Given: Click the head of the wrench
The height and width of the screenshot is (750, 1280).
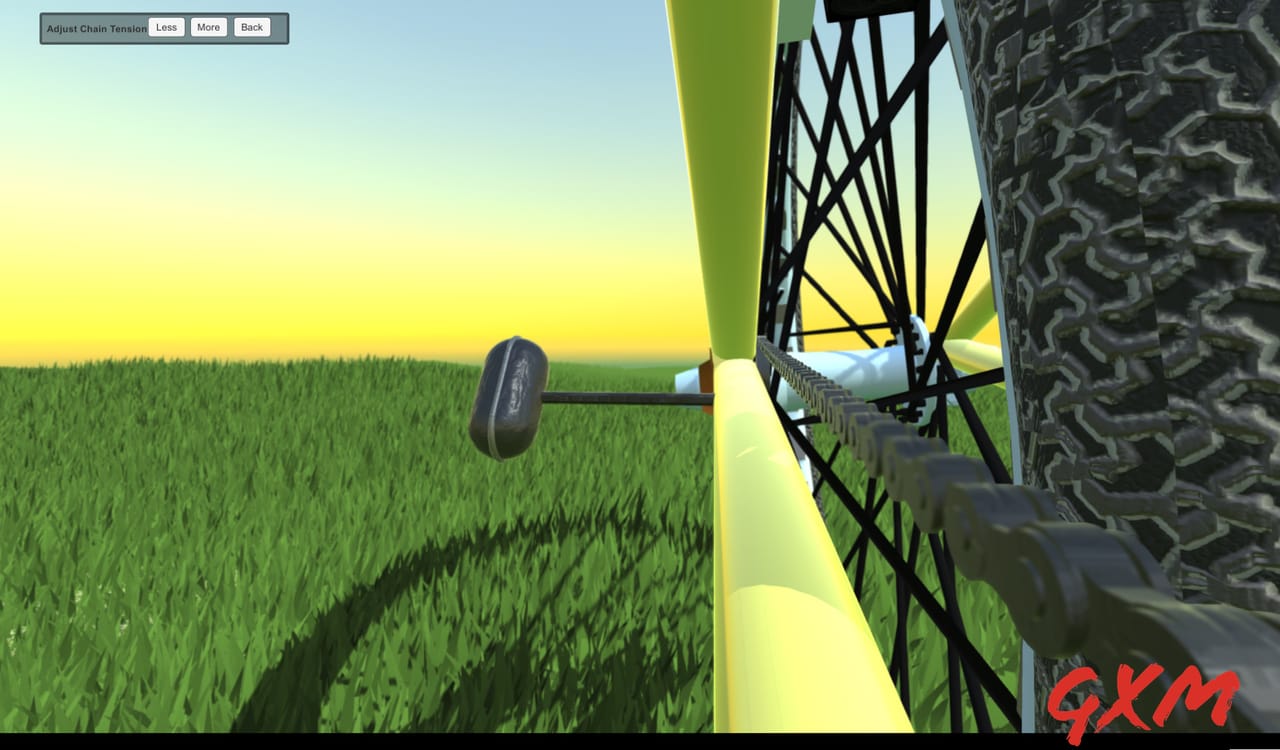Looking at the screenshot, I should 510,395.
